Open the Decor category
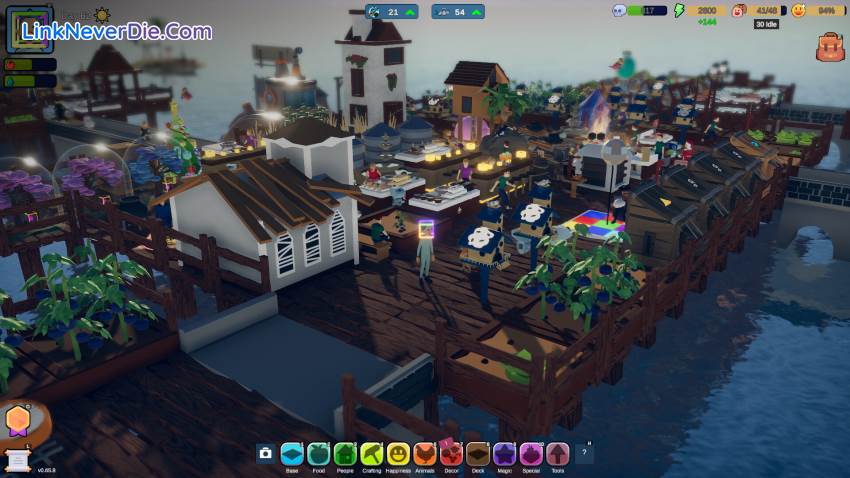Viewport: 850px width, 478px height. [451, 454]
